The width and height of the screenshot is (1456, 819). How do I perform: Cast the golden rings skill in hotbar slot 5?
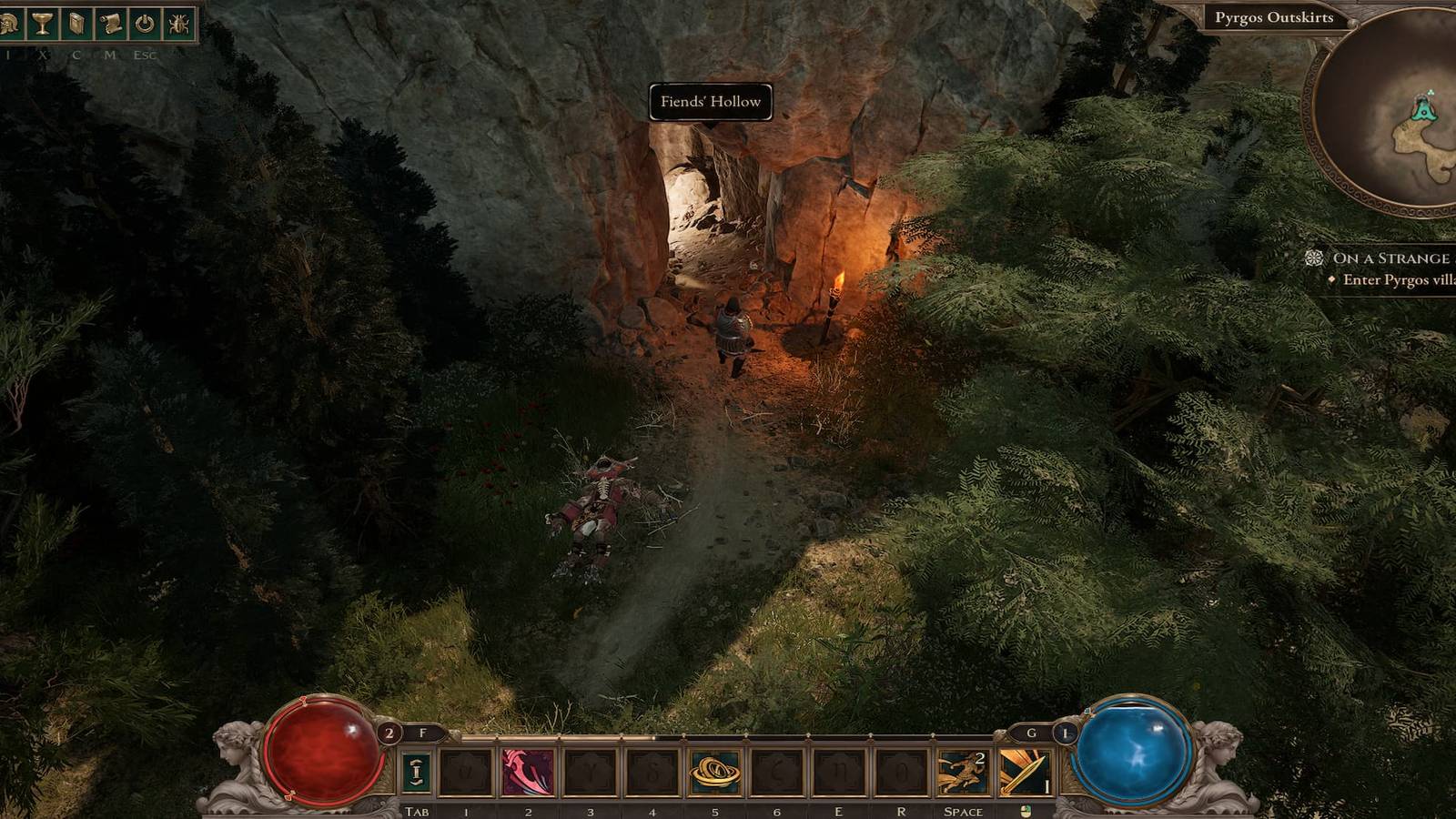tap(714, 771)
